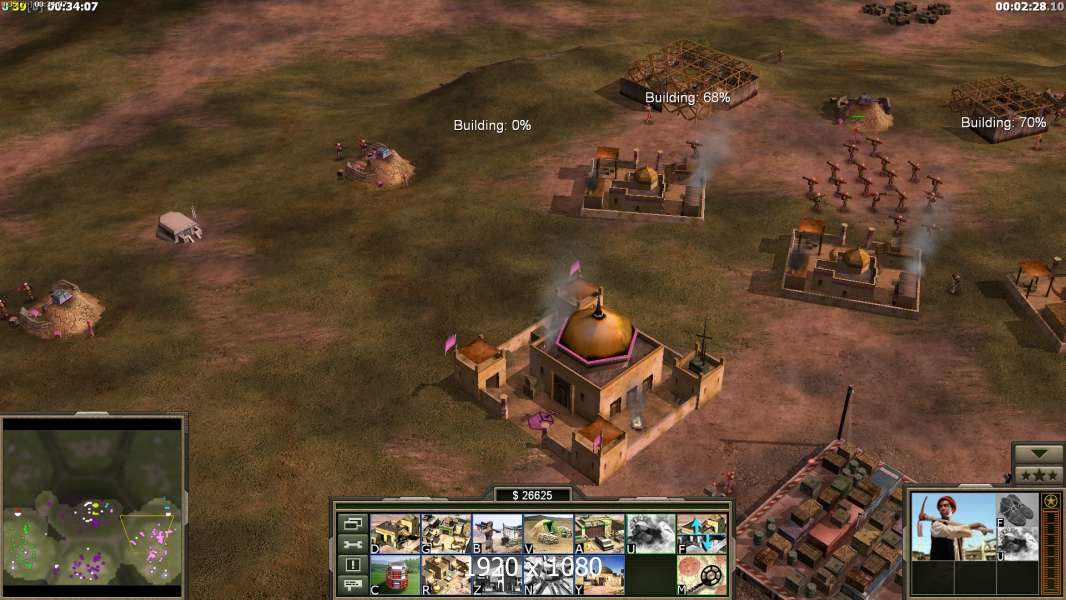The width and height of the screenshot is (1066, 600).
Task: Open the three-star Generals powers button
Action: [x=1038, y=475]
